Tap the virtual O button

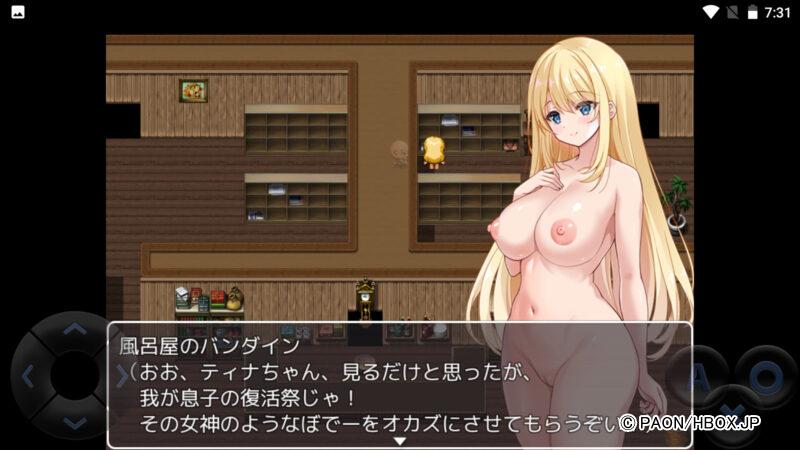(x=765, y=376)
